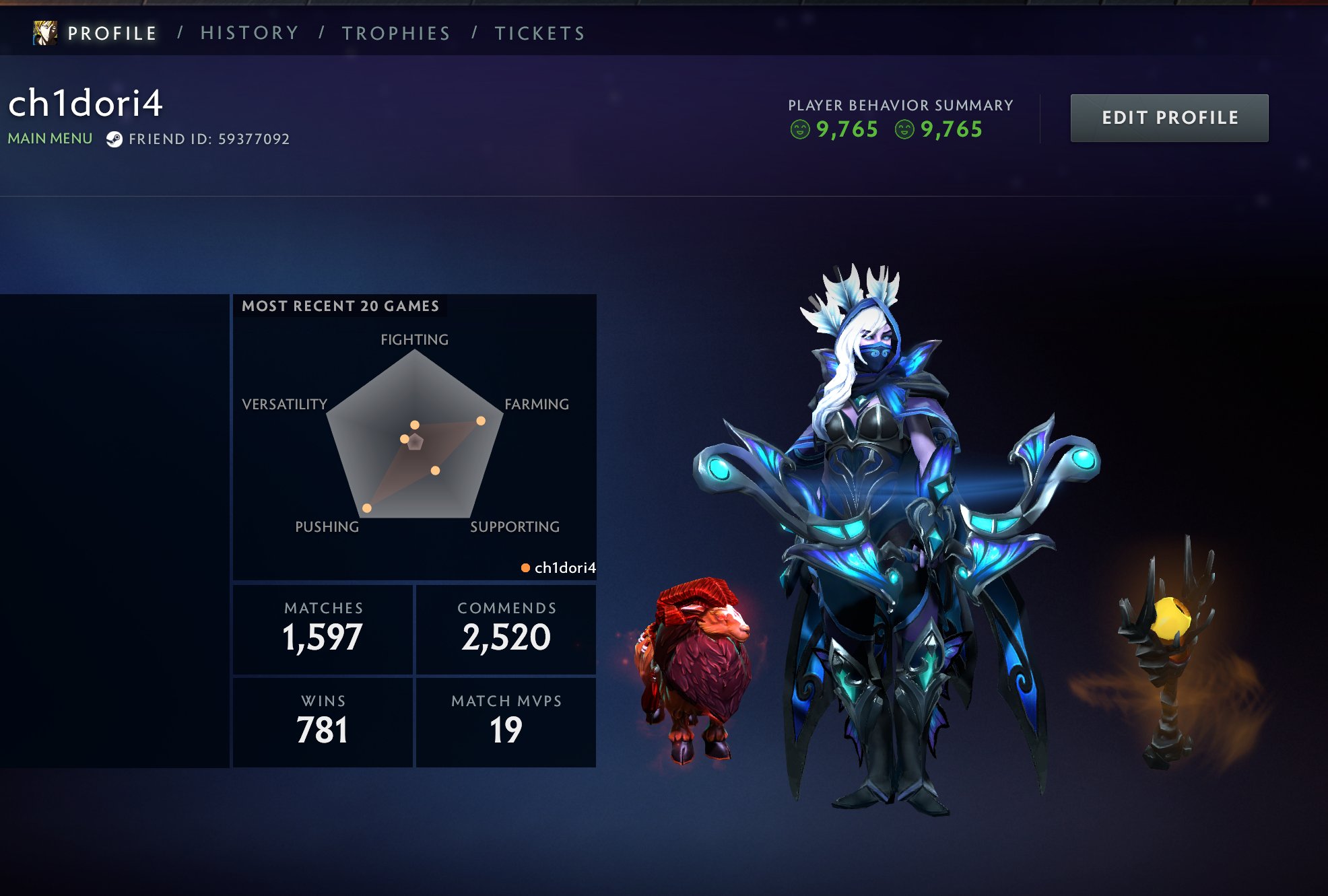
Task: Click the EDIT PROFILE button
Action: tap(1170, 116)
